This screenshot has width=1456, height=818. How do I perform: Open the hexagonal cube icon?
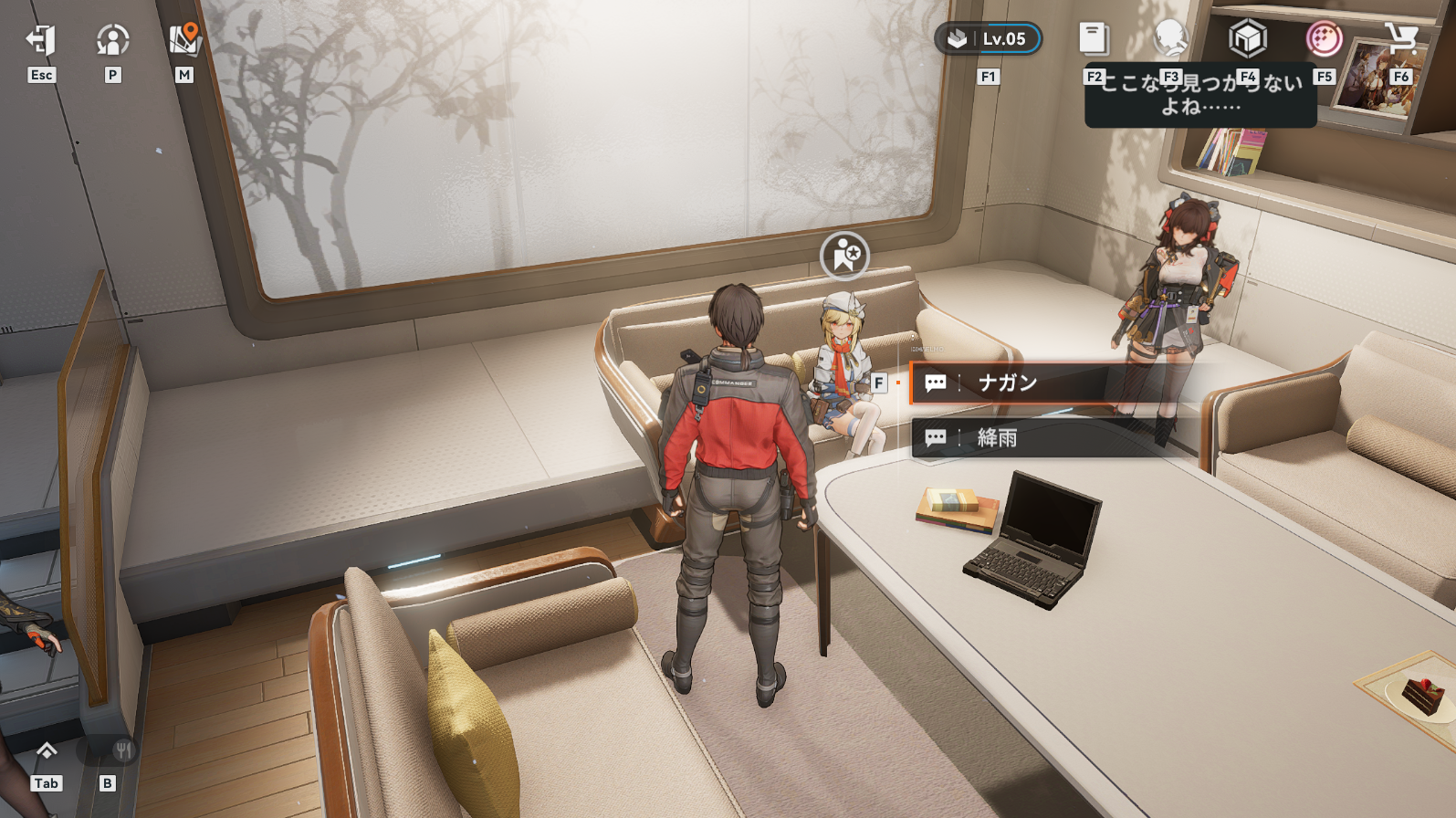pos(1247,39)
